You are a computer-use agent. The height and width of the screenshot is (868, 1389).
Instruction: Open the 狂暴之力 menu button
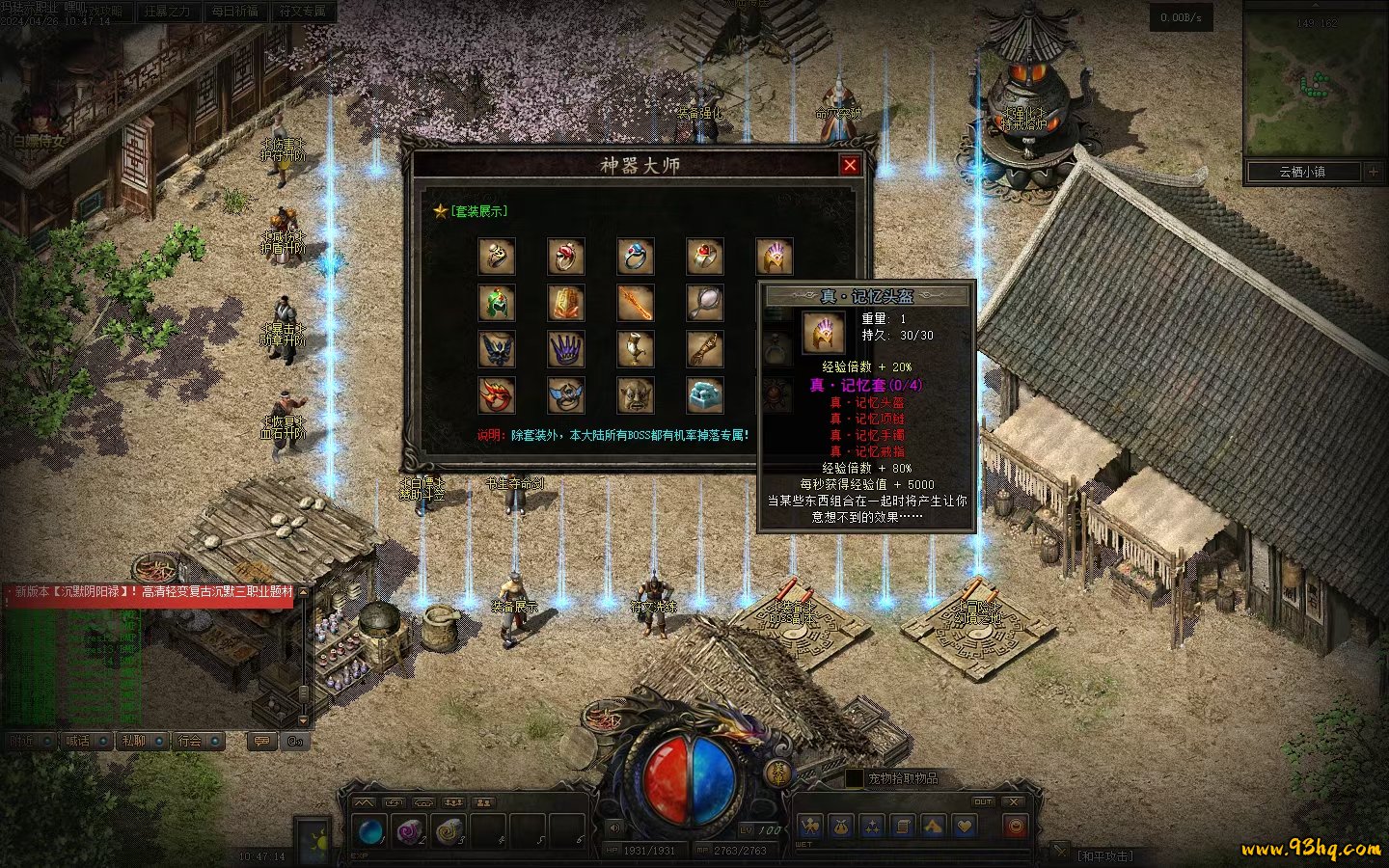coord(167,12)
